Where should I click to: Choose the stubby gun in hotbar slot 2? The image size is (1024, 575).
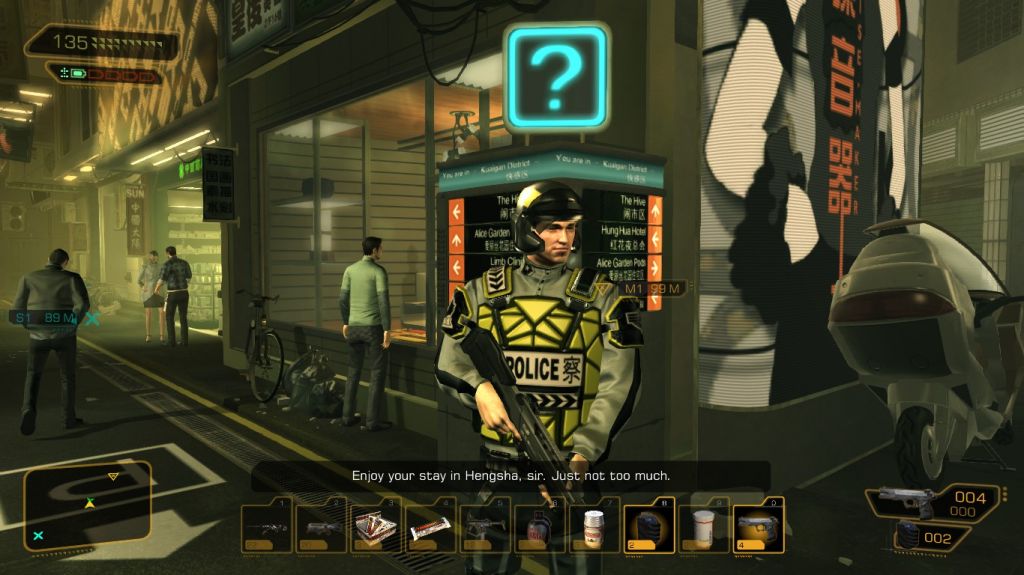pos(322,527)
